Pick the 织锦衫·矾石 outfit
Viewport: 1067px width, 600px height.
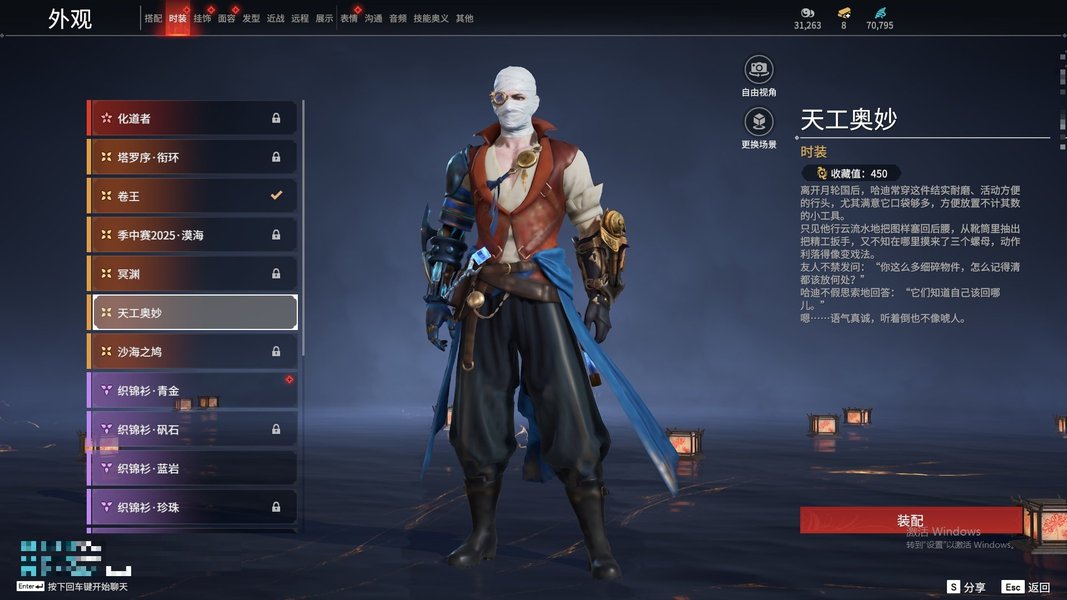click(192, 430)
